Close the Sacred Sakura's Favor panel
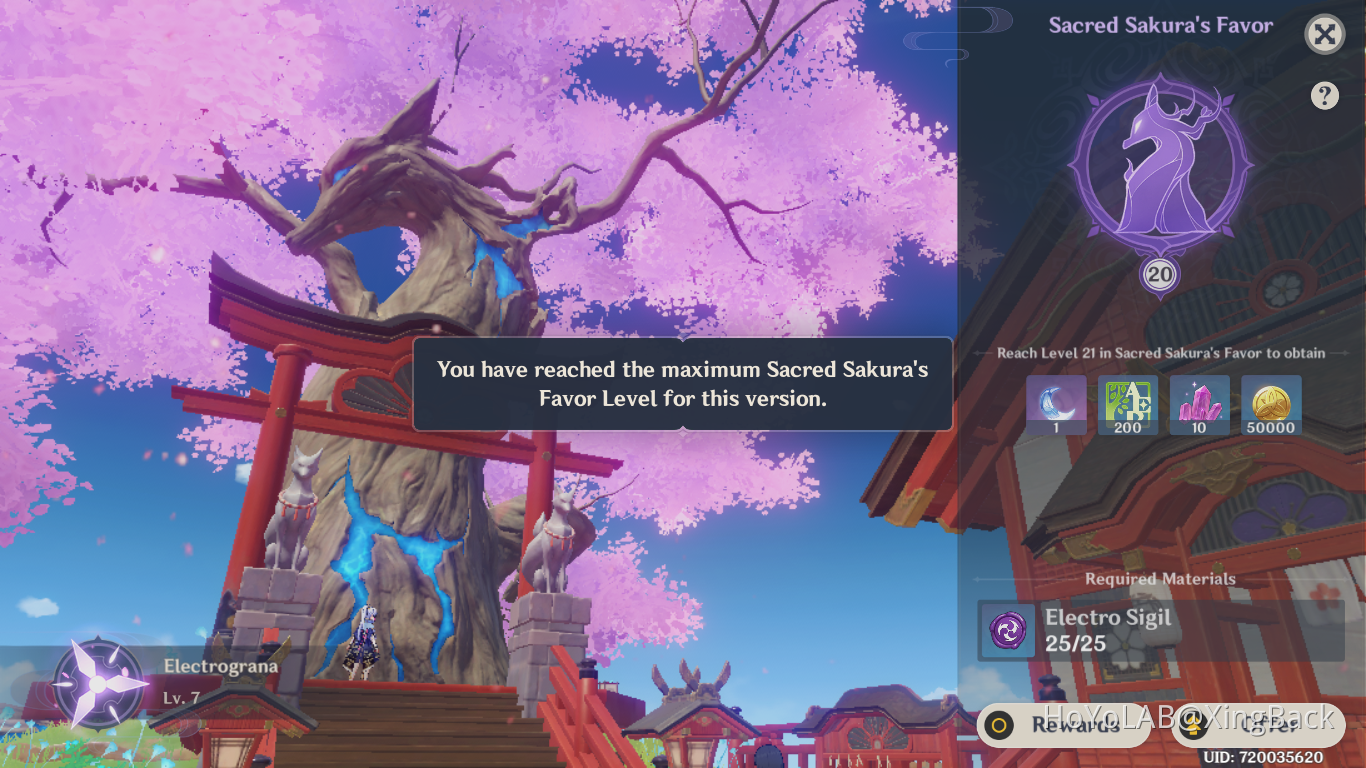The image size is (1366, 768). 1325,35
